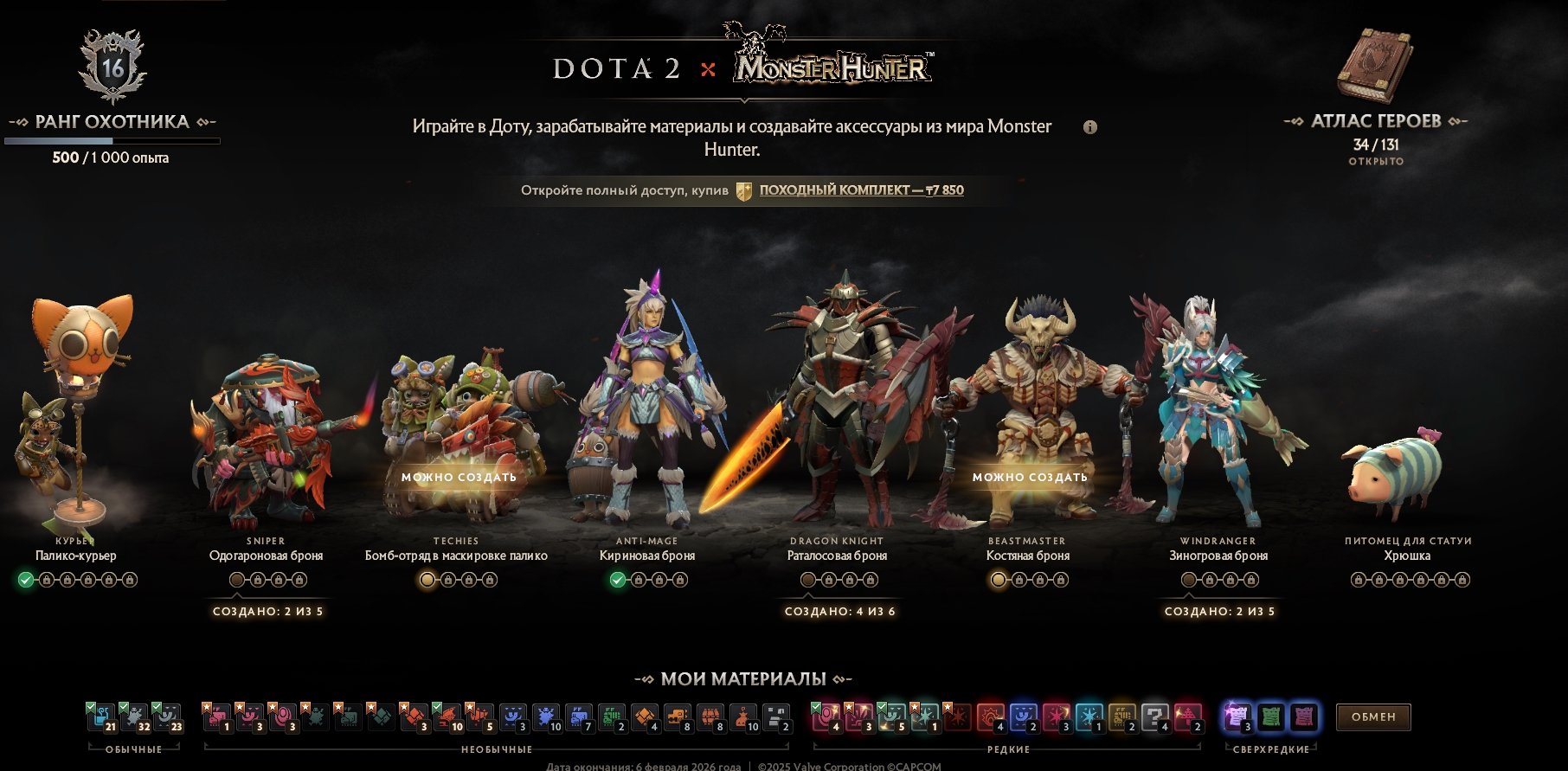Viewport: 1568px width, 771px height.
Task: Open the info tooltip next to the event description
Action: [x=1092, y=125]
